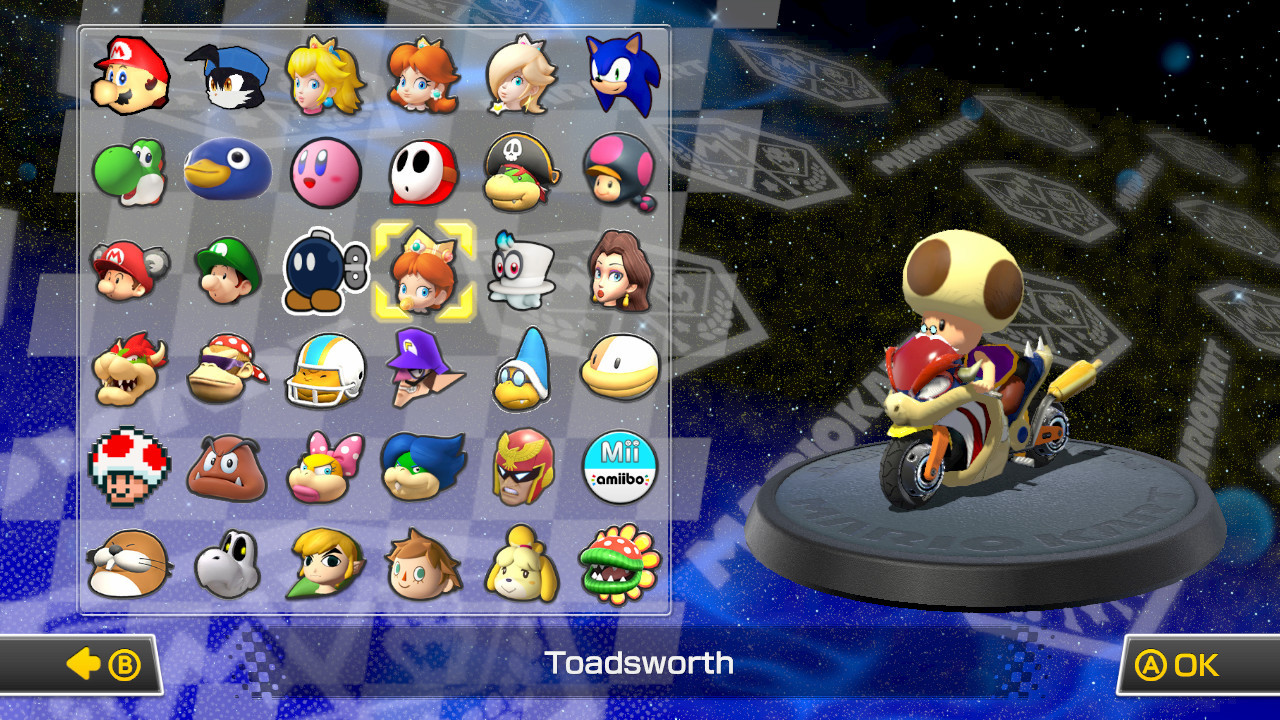The height and width of the screenshot is (720, 1280).
Task: Choose Cappy wearing the wedding hat
Action: coord(521,270)
